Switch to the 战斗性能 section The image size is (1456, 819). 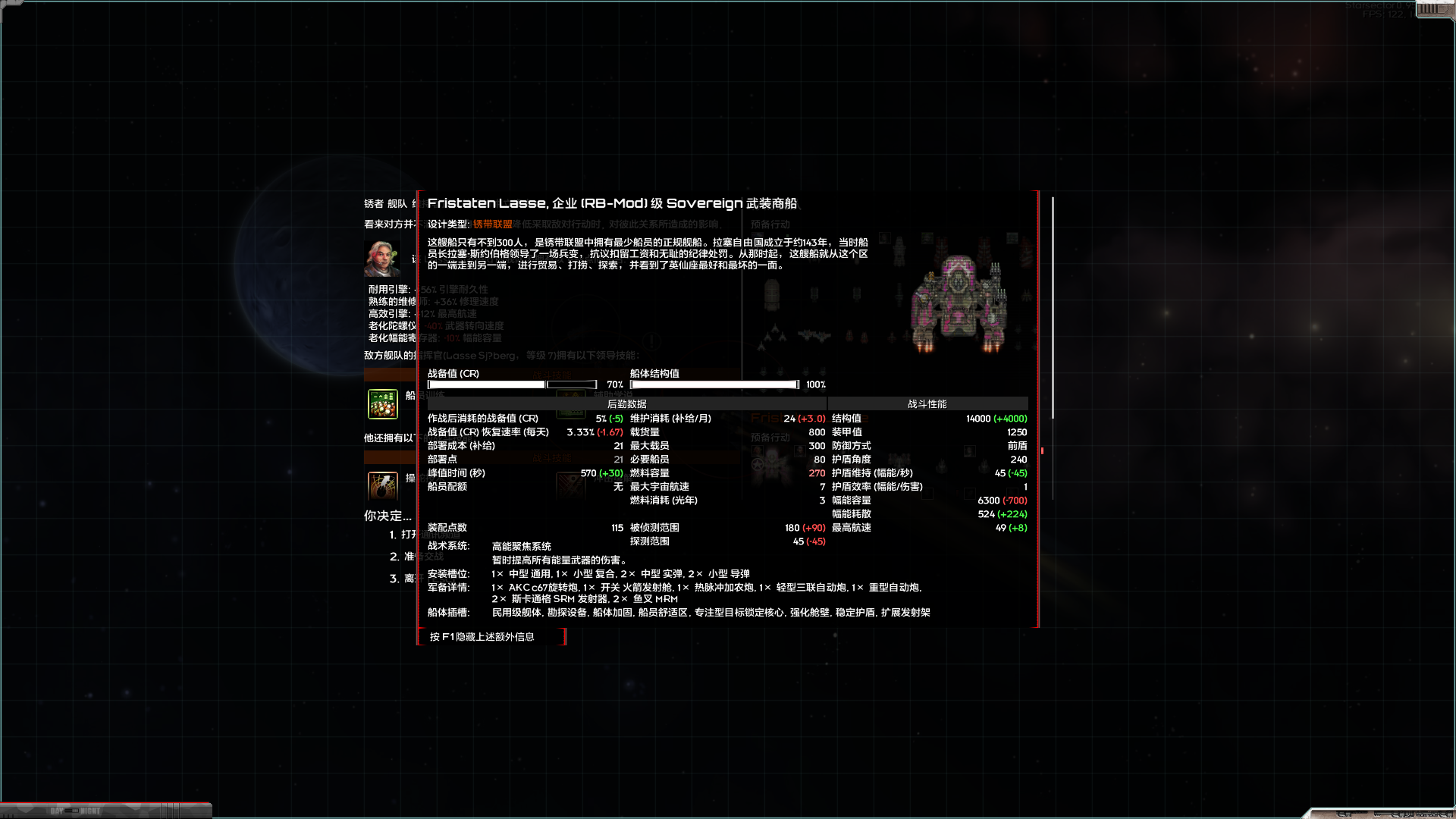pyautogui.click(x=928, y=403)
